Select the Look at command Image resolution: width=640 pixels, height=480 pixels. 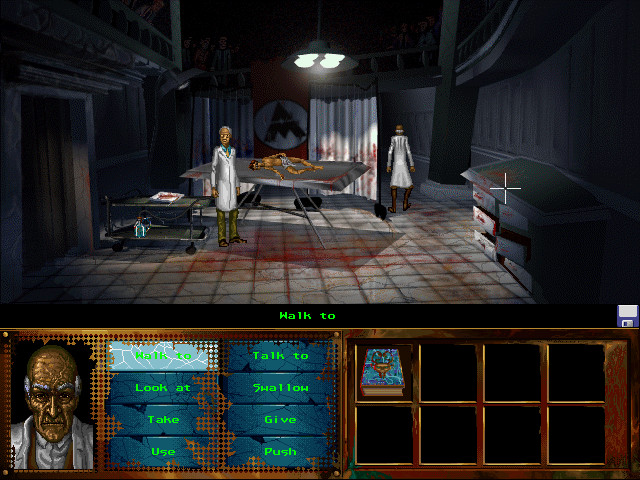(163, 388)
